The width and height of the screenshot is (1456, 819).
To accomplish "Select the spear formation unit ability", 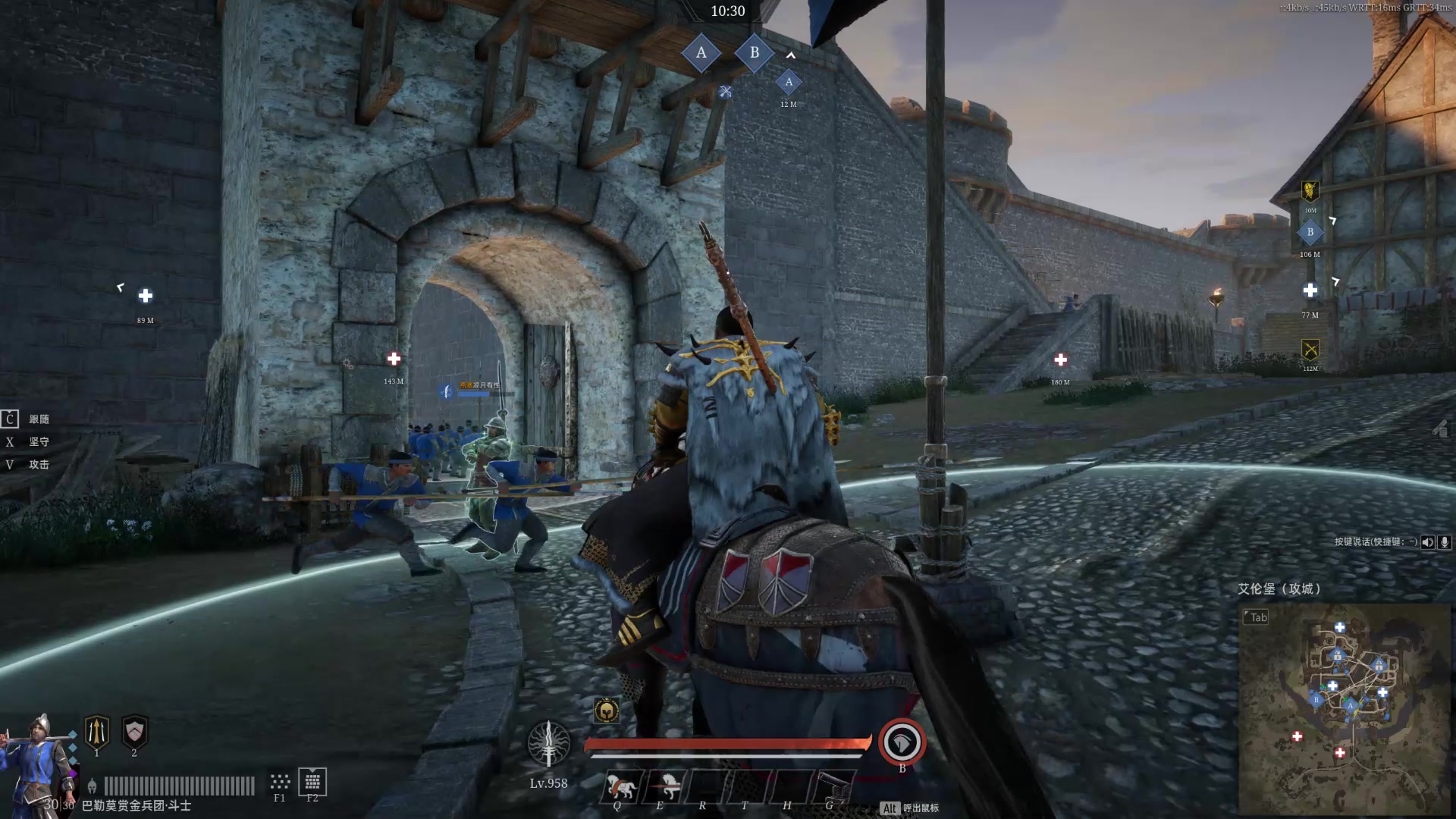I will (96, 733).
